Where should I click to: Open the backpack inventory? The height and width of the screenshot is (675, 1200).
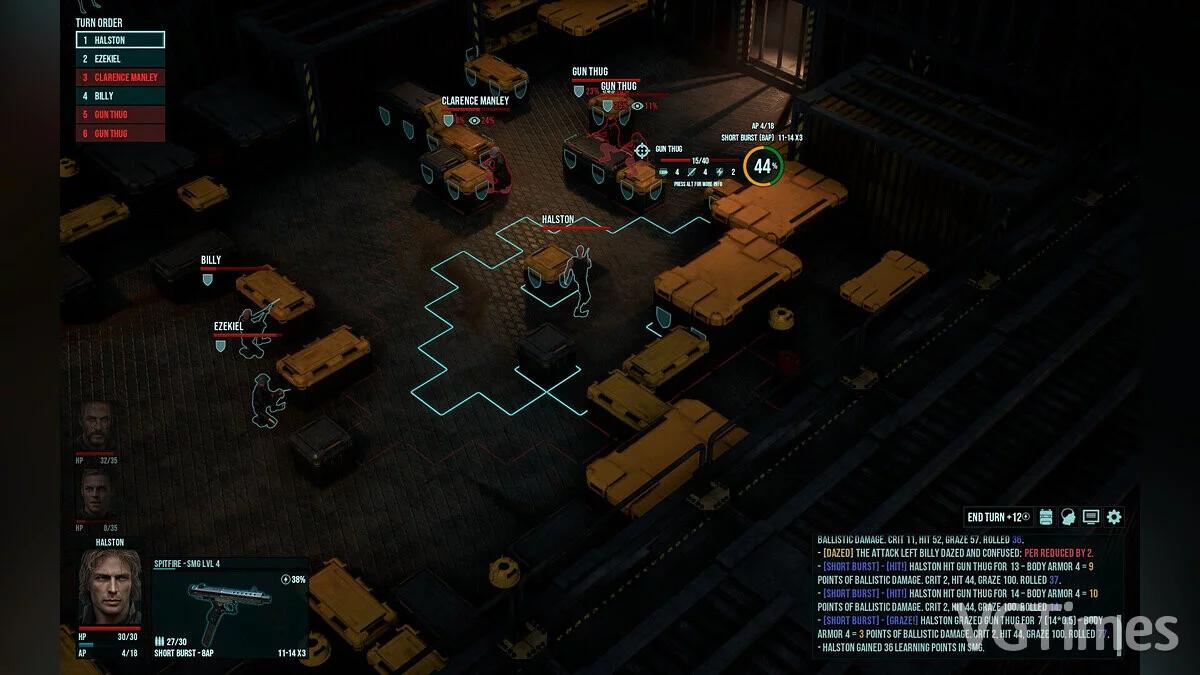click(x=1047, y=517)
